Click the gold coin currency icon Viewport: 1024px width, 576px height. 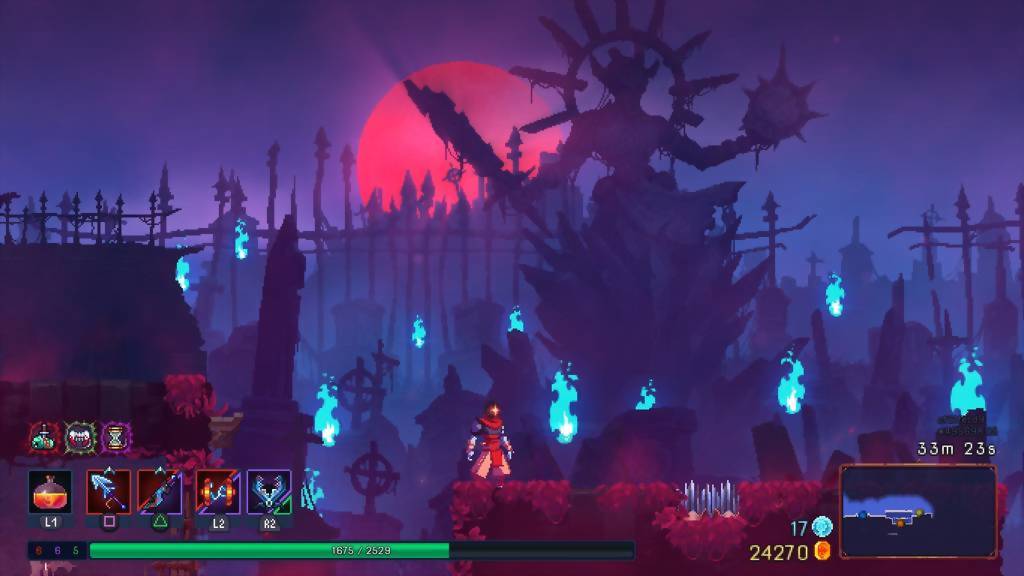[x=822, y=551]
